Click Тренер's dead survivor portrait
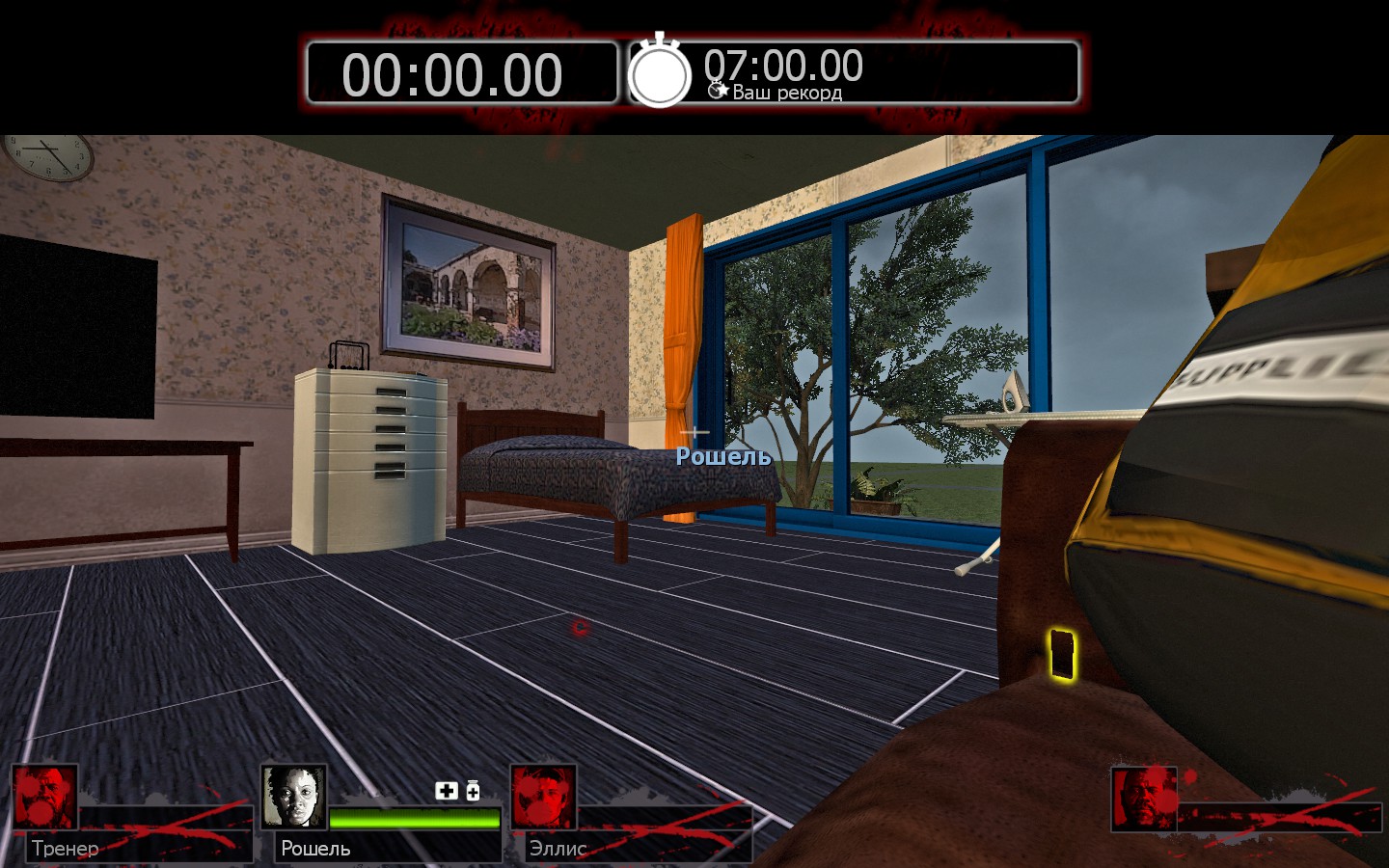 pos(44,798)
